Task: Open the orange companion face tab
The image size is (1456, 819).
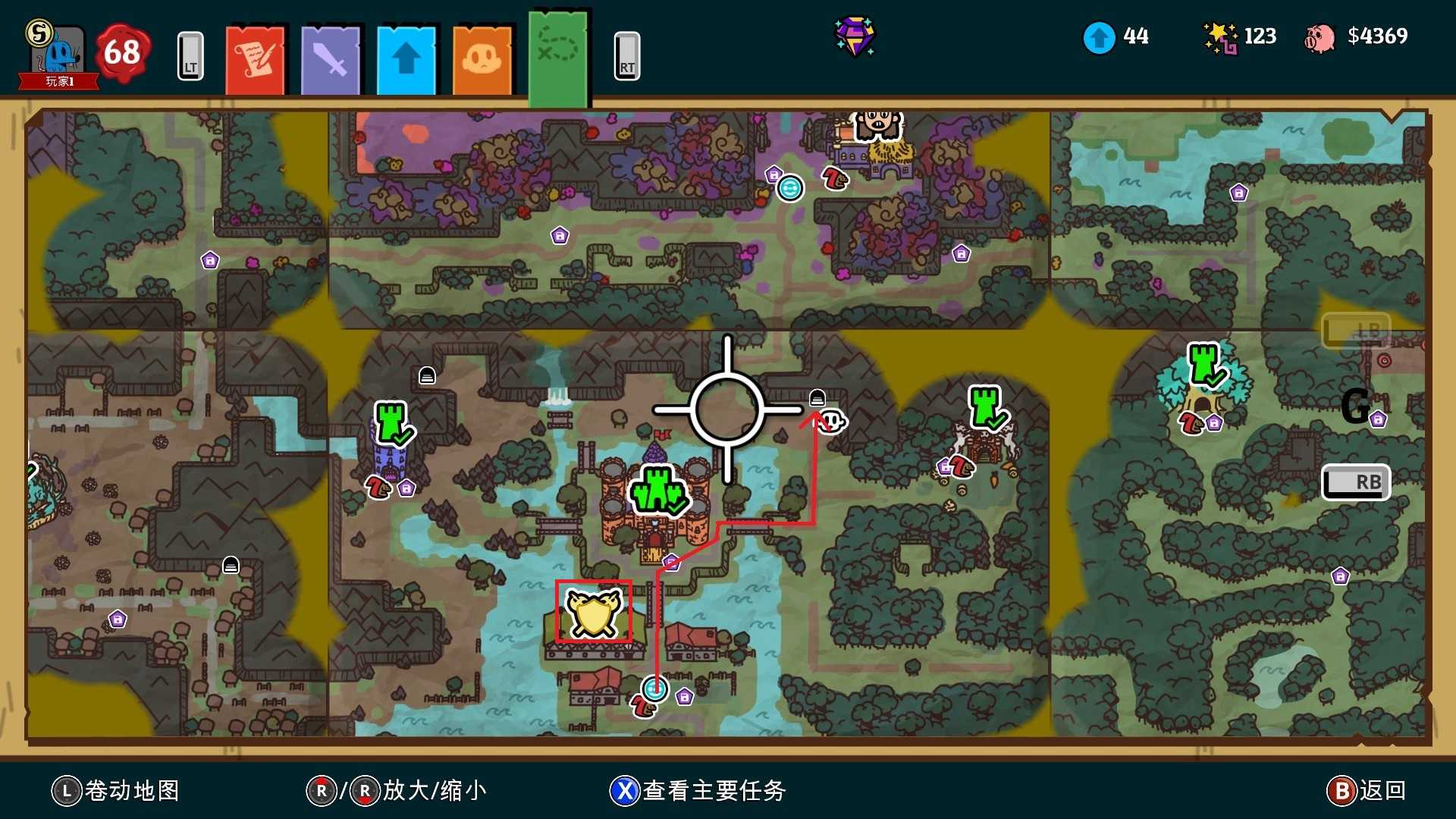Action: coord(483,58)
